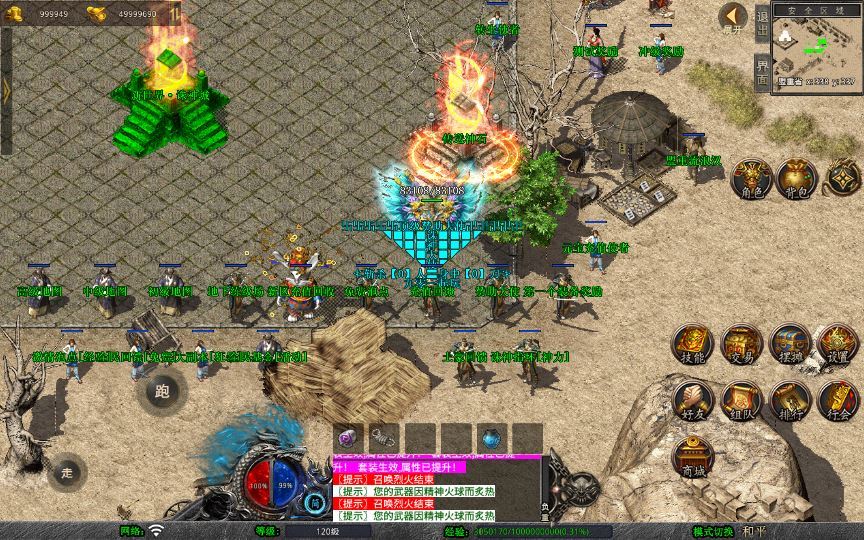Toggle the 走 walk button
This screenshot has height=540, width=864.
[67, 471]
